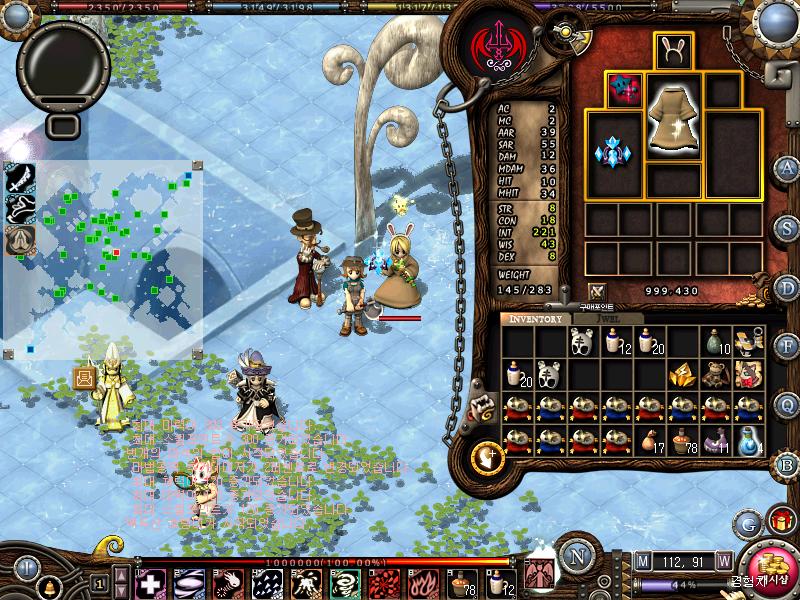Select the equipped tan robe armor

(673, 115)
